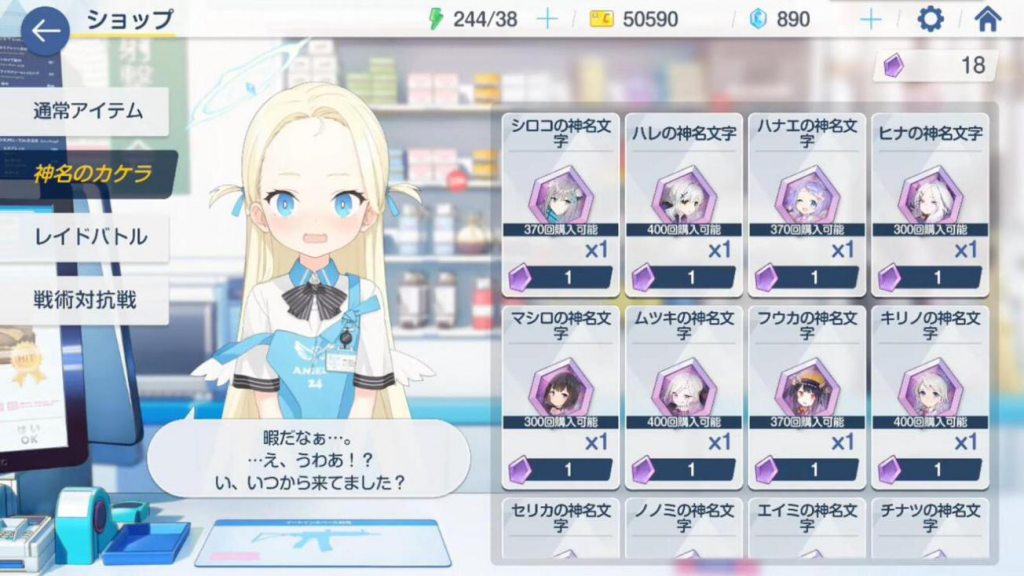
Task: Buy more blue gems via plus button
Action: 871,19
